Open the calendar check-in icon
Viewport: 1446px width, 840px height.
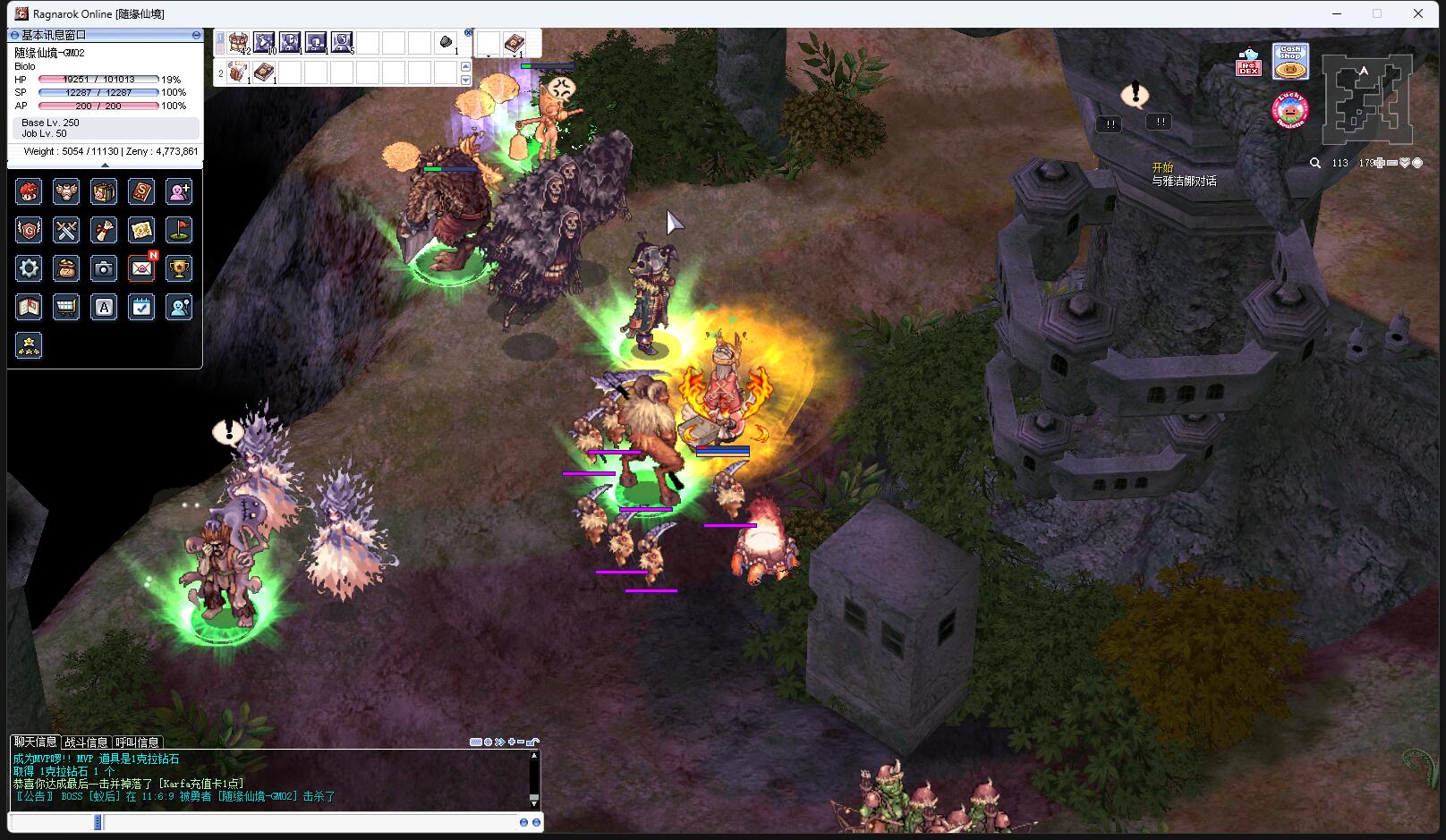point(141,308)
